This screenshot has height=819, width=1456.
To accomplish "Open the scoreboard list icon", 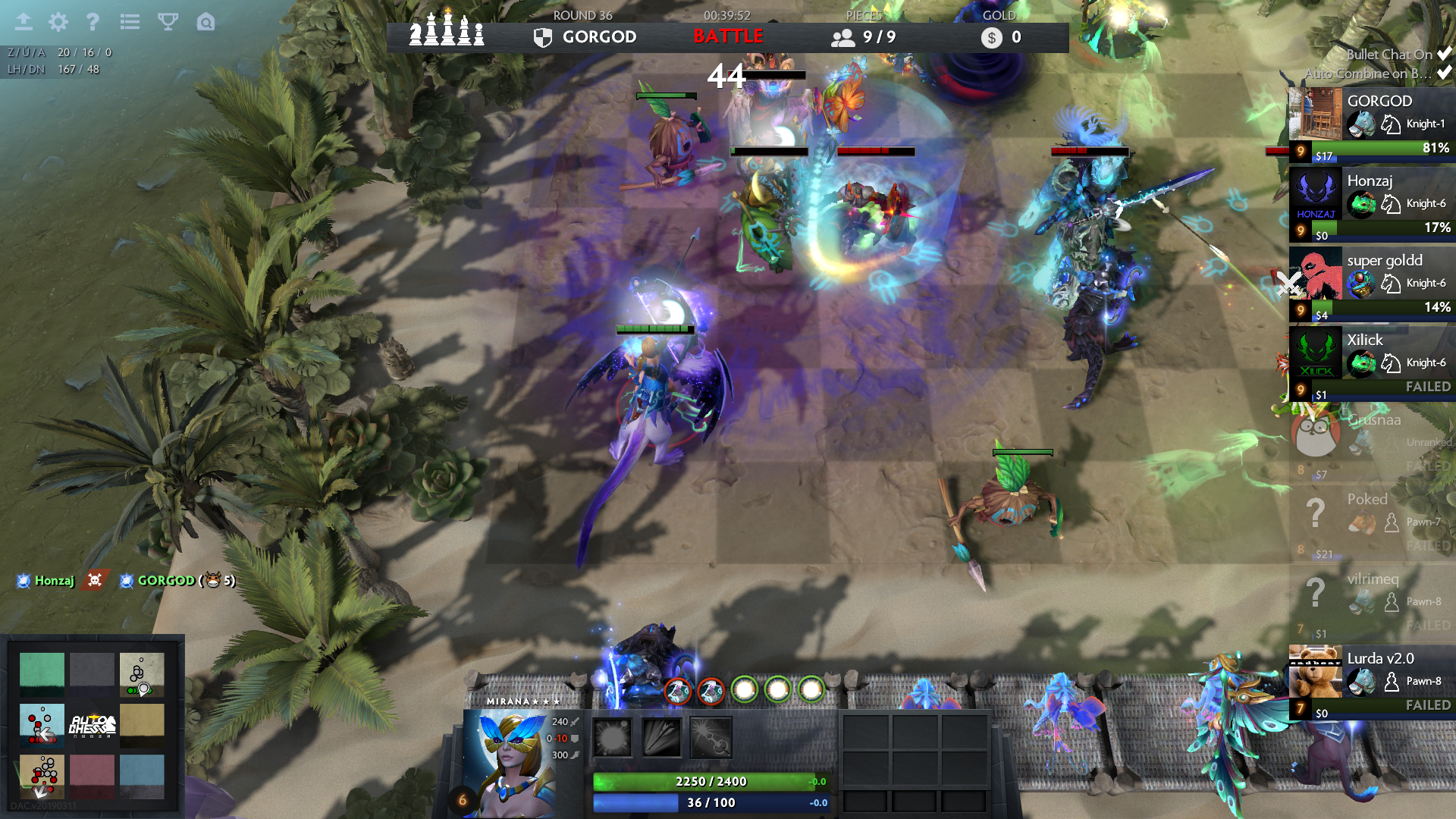I will (x=130, y=22).
